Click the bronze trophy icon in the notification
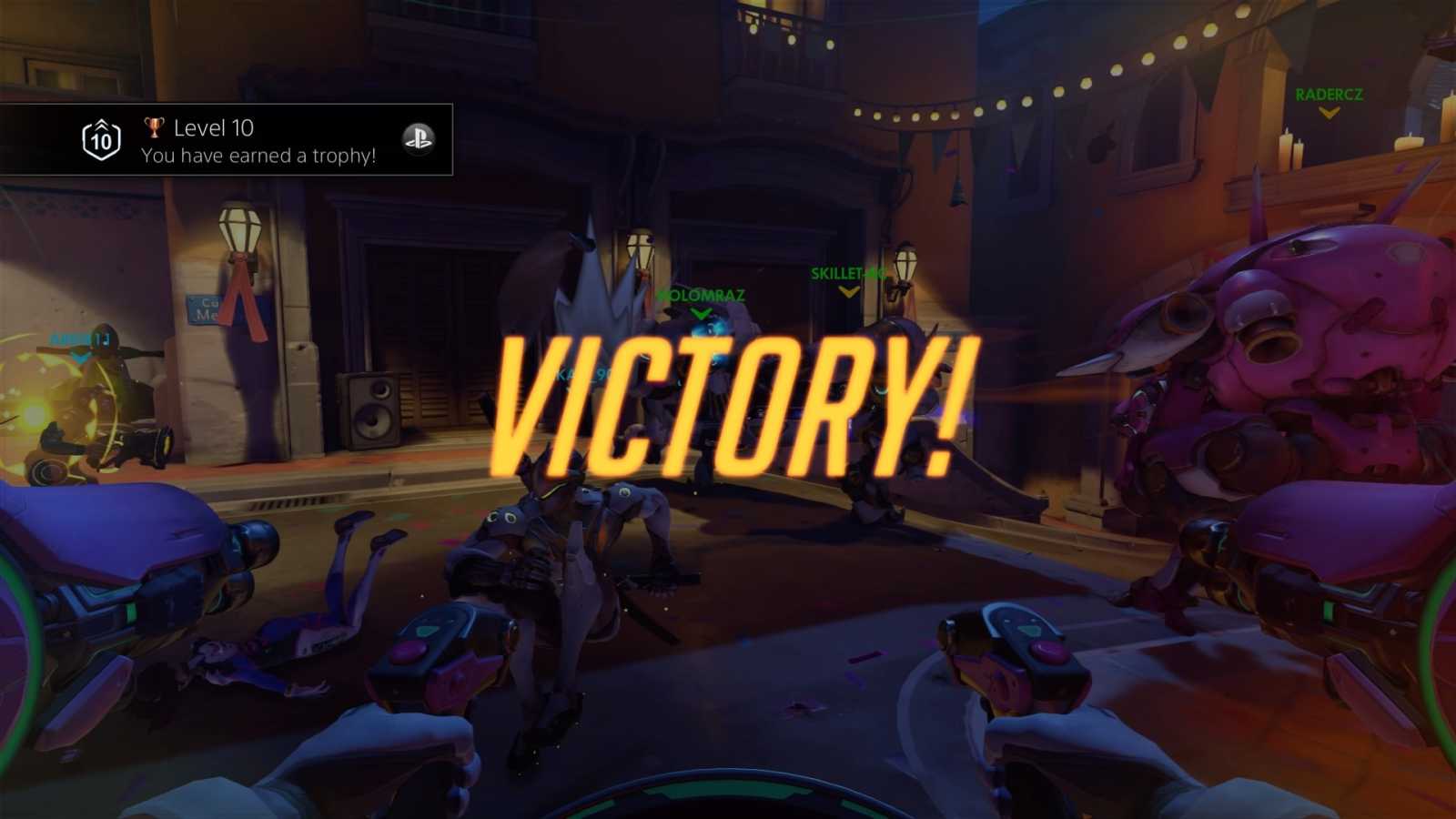This screenshot has width=1456, height=819. point(155,128)
